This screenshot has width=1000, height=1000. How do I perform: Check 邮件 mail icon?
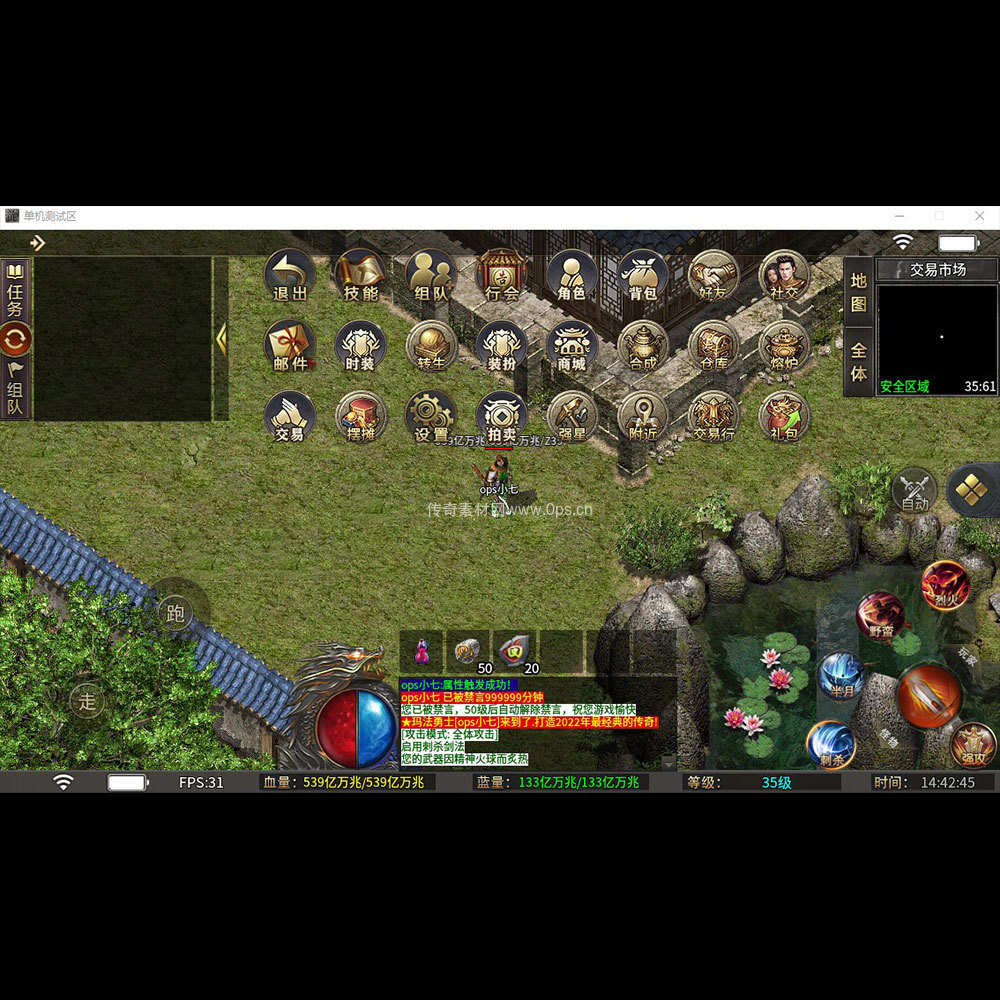[290, 346]
